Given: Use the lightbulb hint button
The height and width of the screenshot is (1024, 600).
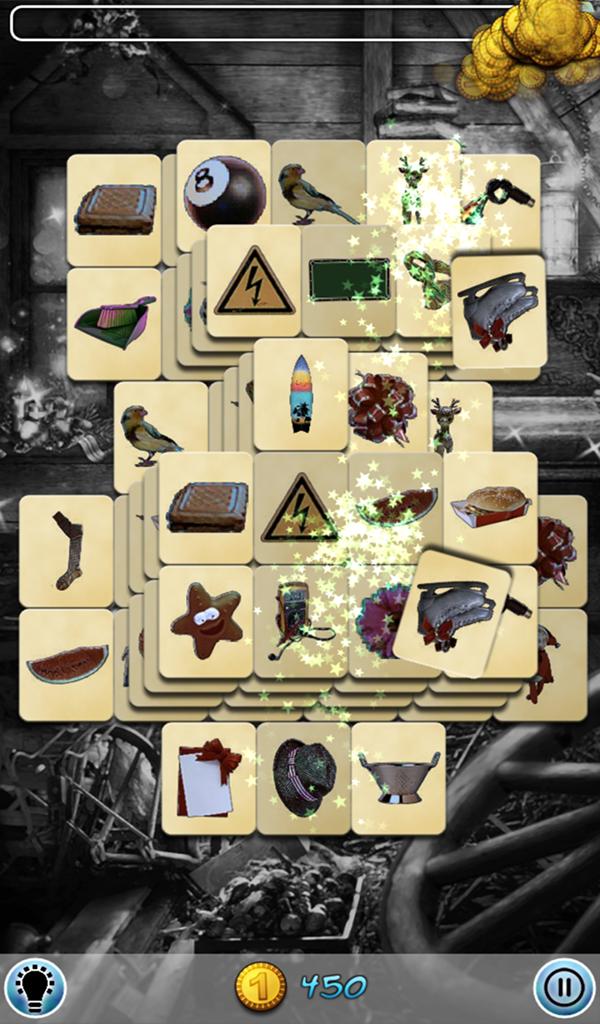Looking at the screenshot, I should pos(35,987).
